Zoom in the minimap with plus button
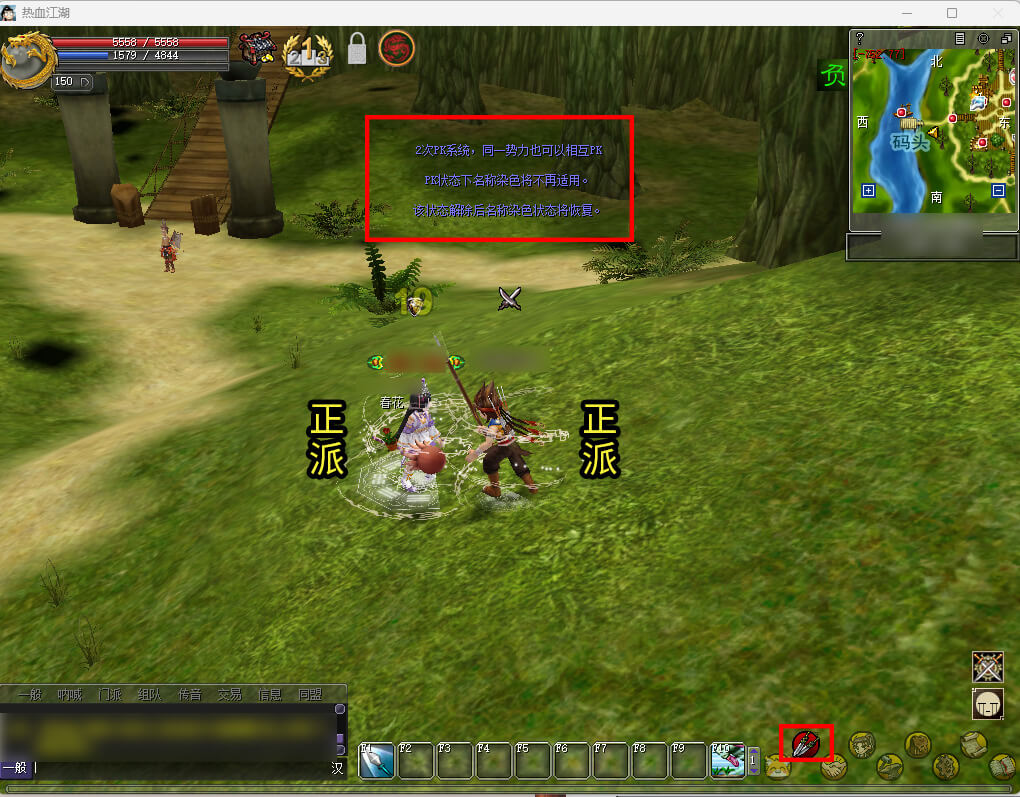 [868, 191]
